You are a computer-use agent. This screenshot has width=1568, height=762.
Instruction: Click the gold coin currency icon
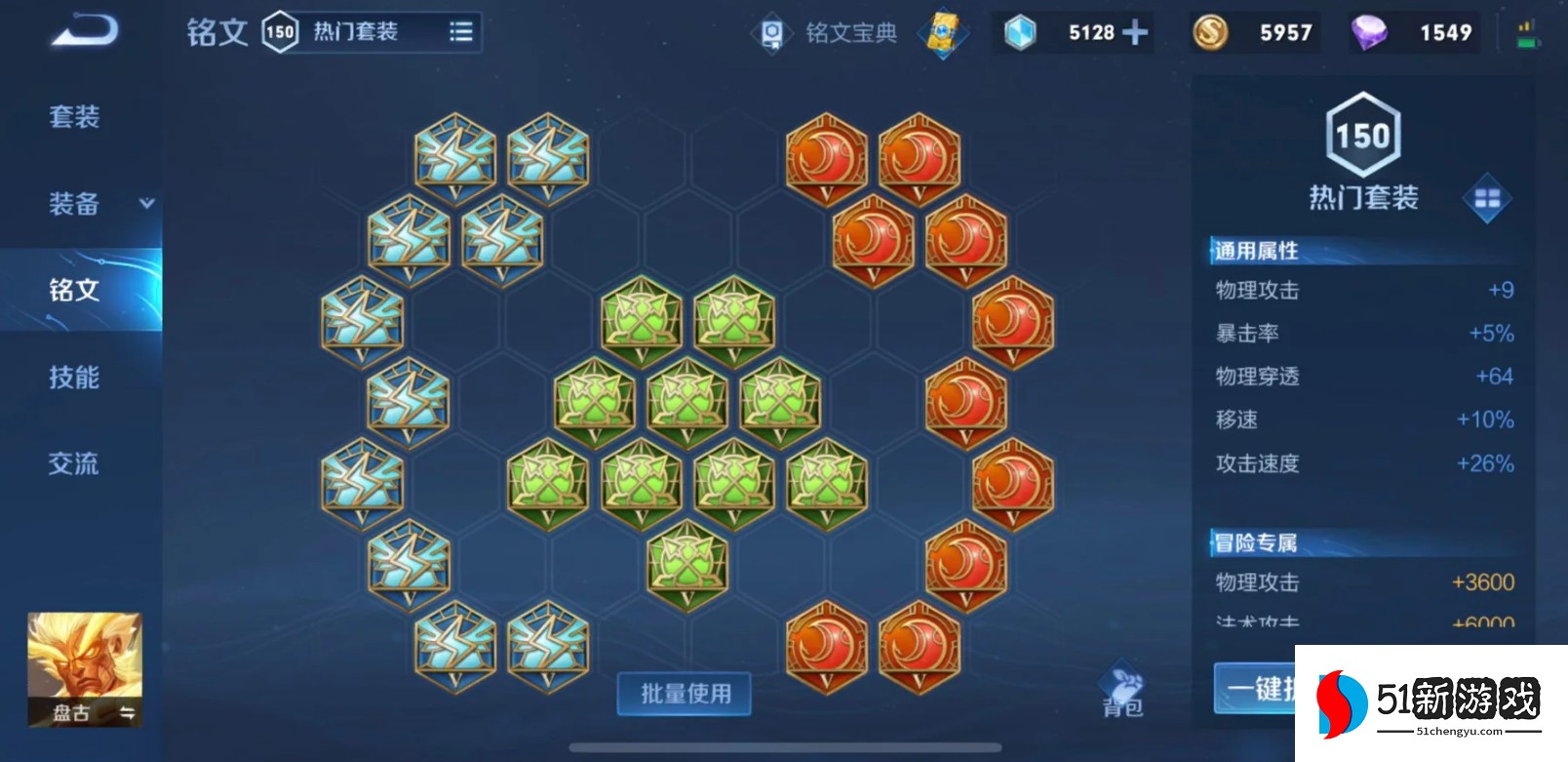coord(1209,32)
